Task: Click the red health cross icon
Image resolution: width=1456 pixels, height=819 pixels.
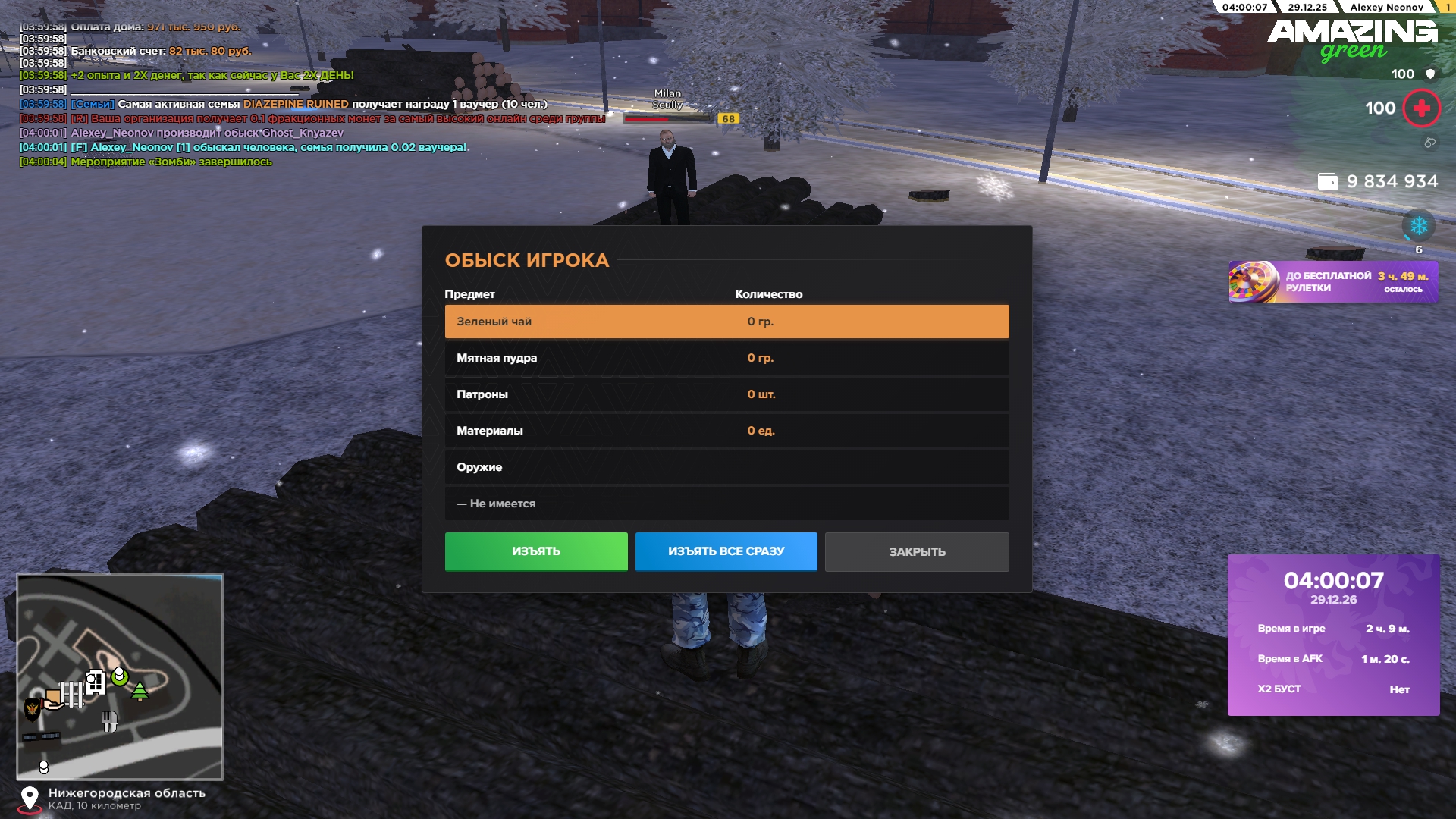Action: (x=1421, y=108)
